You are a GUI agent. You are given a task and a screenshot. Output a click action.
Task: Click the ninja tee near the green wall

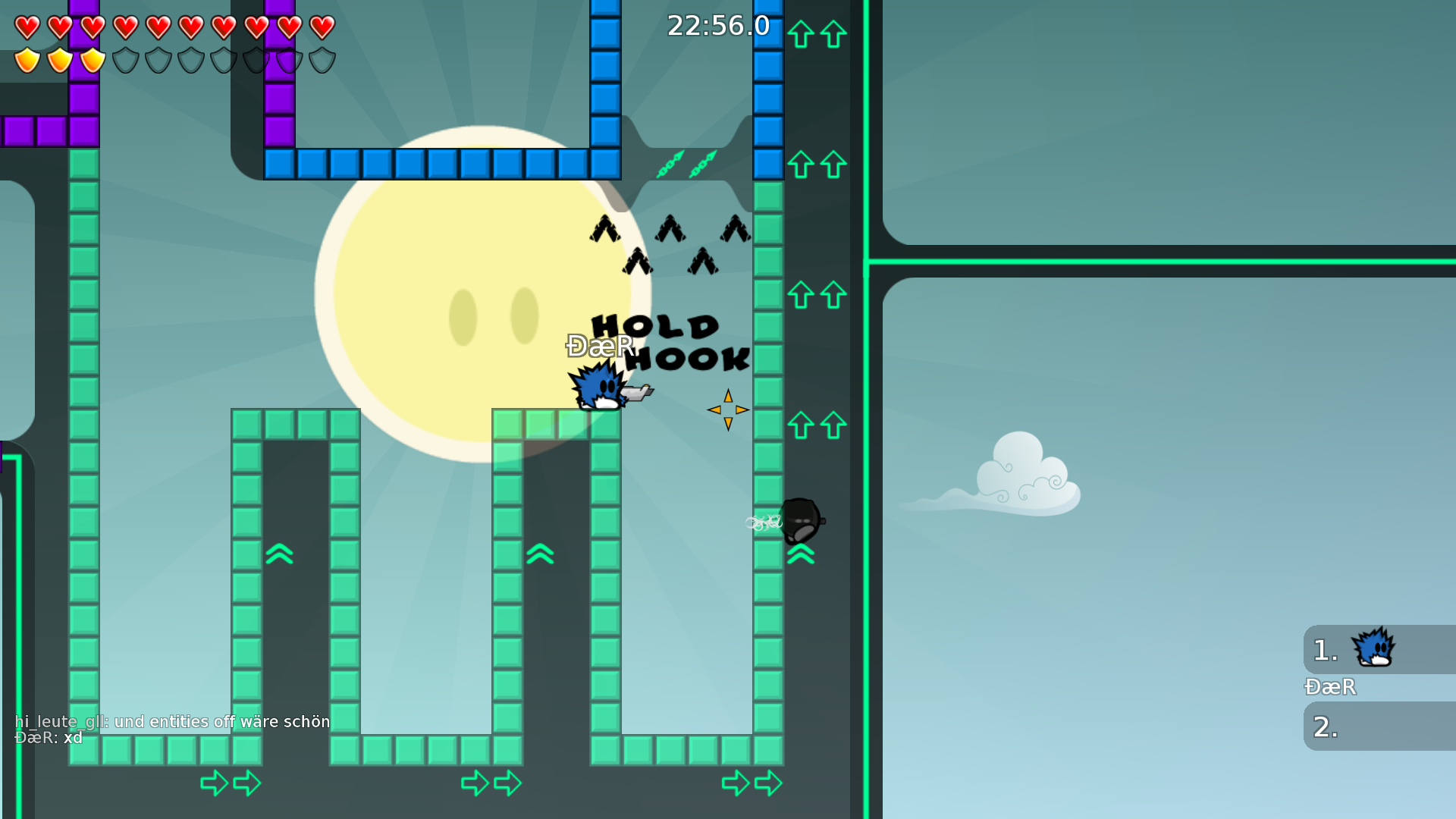click(x=800, y=521)
